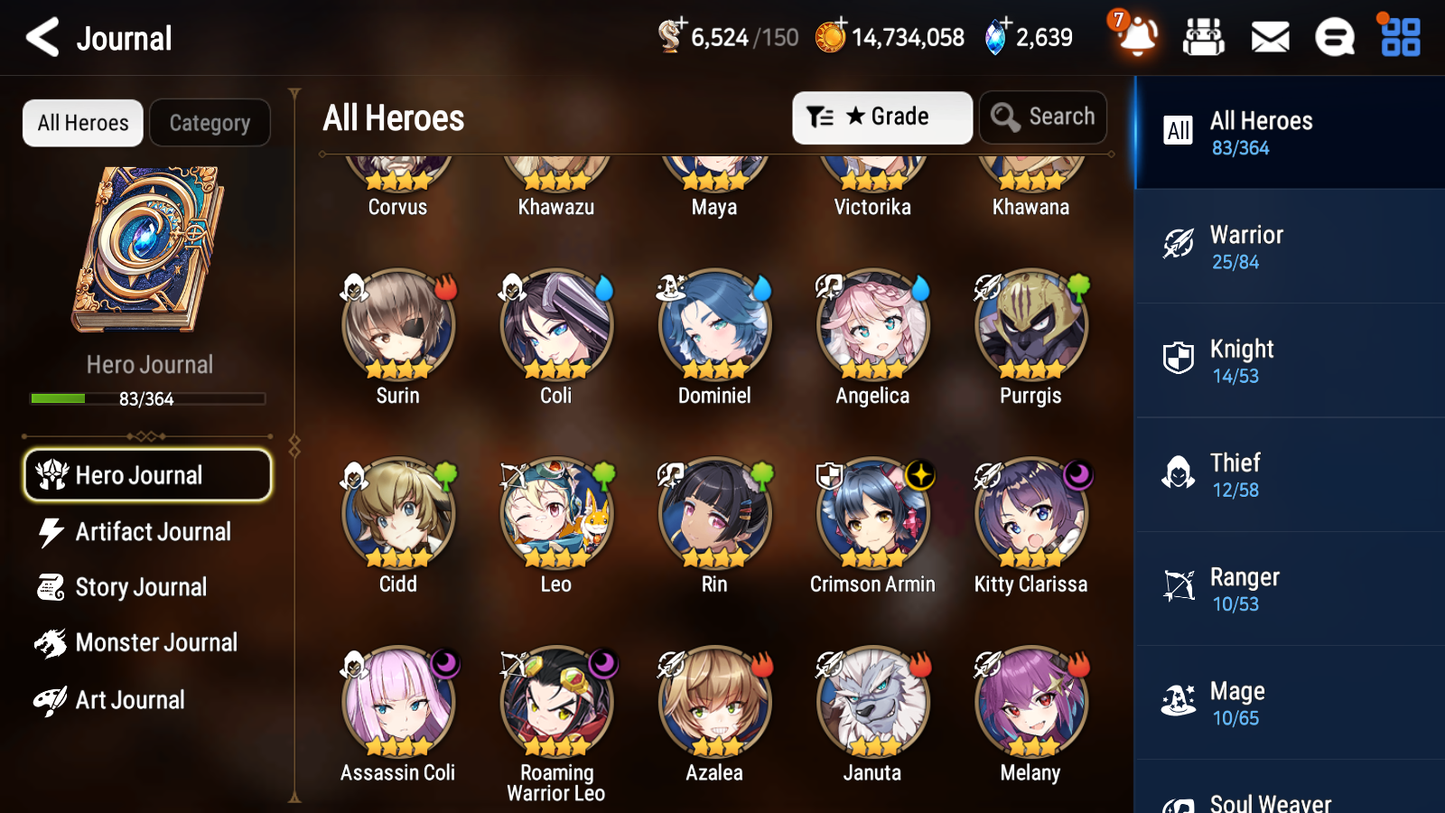
Task: Open the inventory icon in the top bar
Action: click(1203, 36)
